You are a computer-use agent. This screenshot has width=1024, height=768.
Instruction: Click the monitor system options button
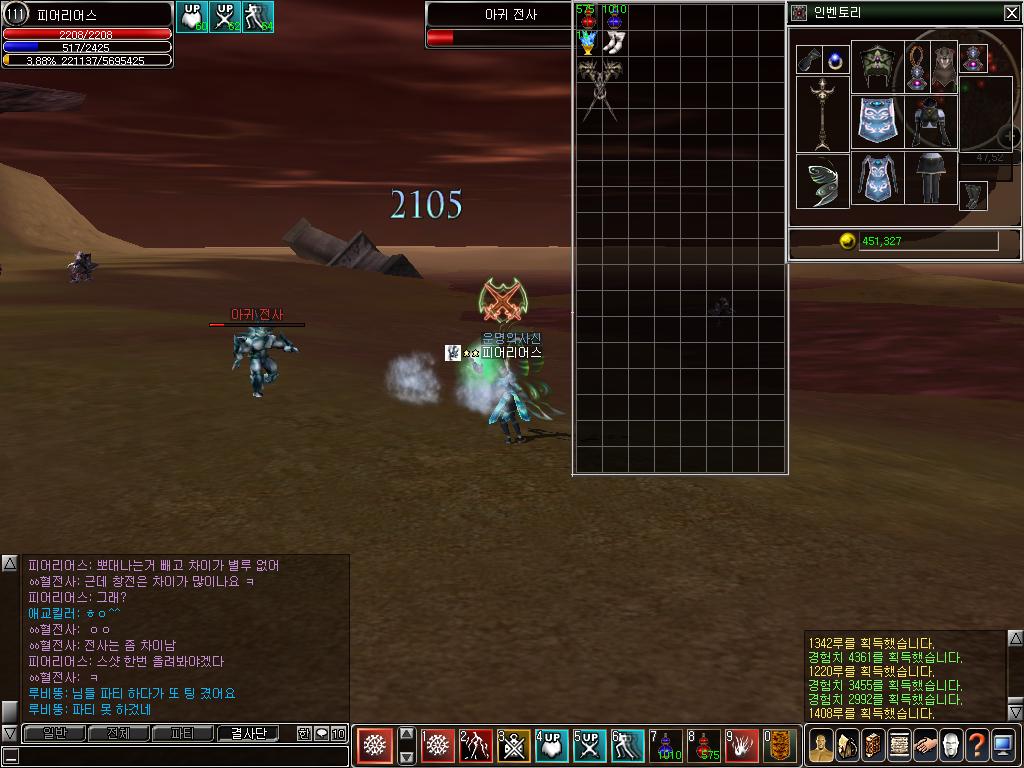(1003, 745)
